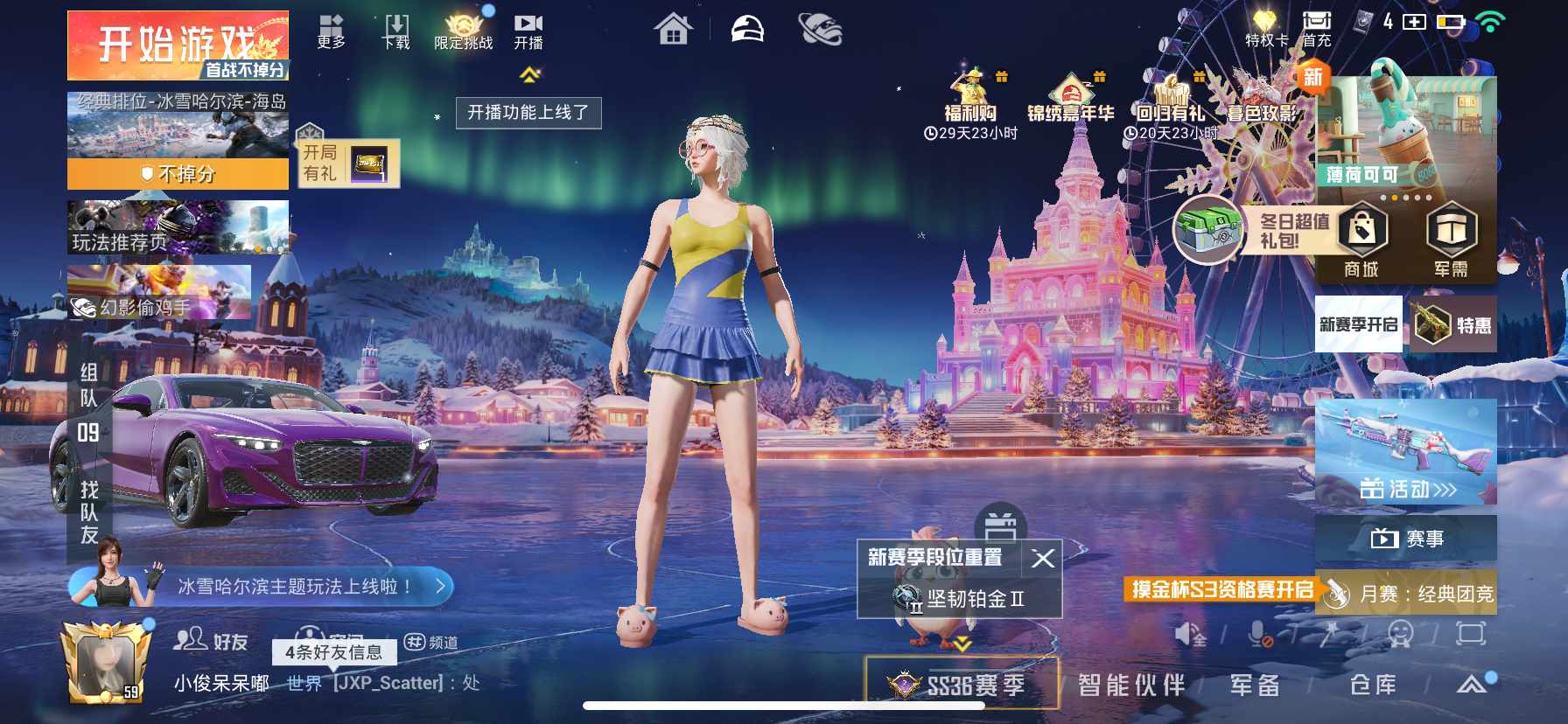
Task: Open the 仓库 inventory menu
Action: [1373, 685]
